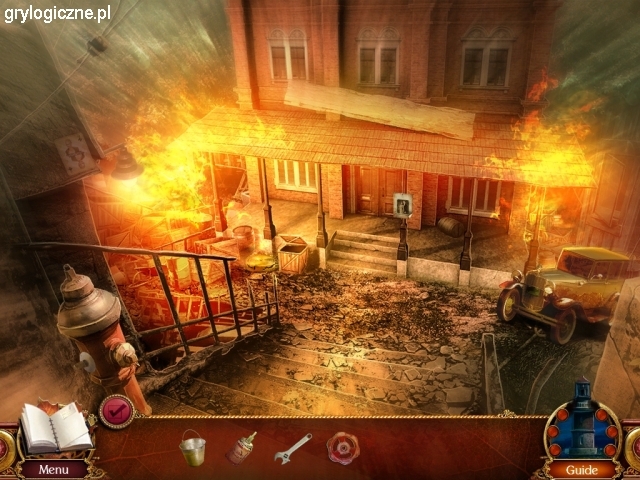The height and width of the screenshot is (480, 640).
Task: Pick the oil can inventory item
Action: point(241,446)
